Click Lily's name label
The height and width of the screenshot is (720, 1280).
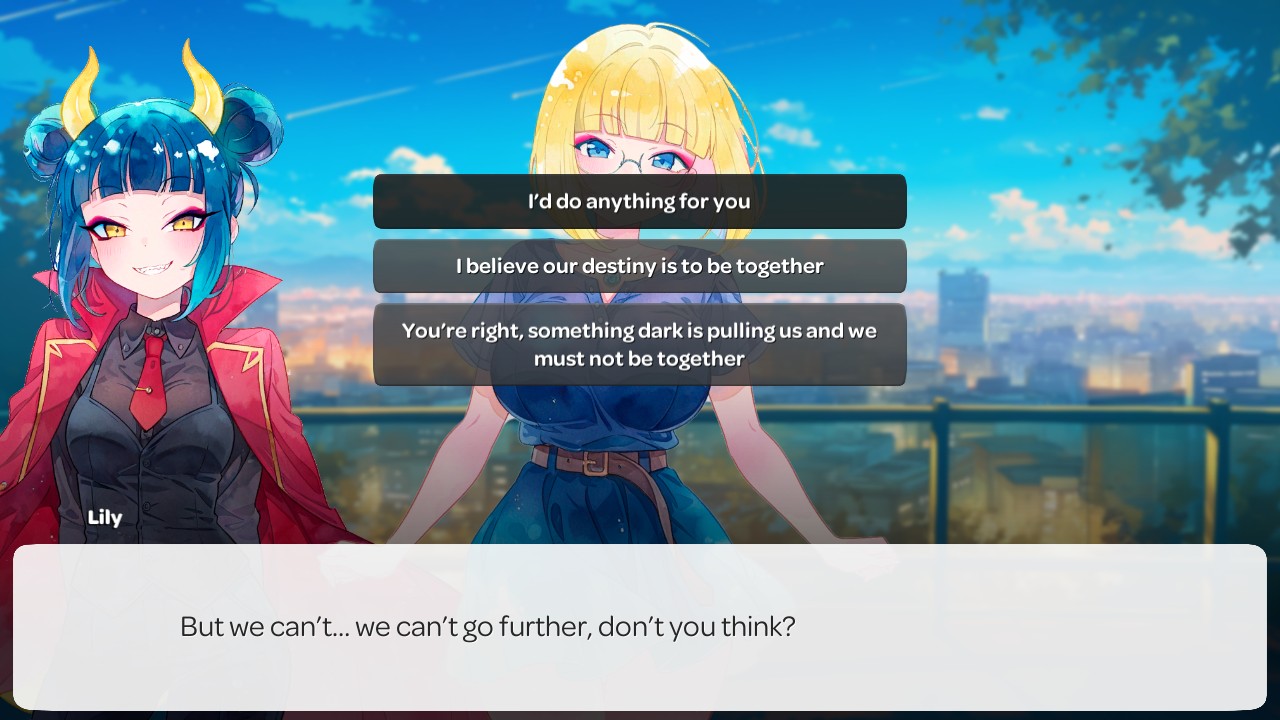click(105, 517)
